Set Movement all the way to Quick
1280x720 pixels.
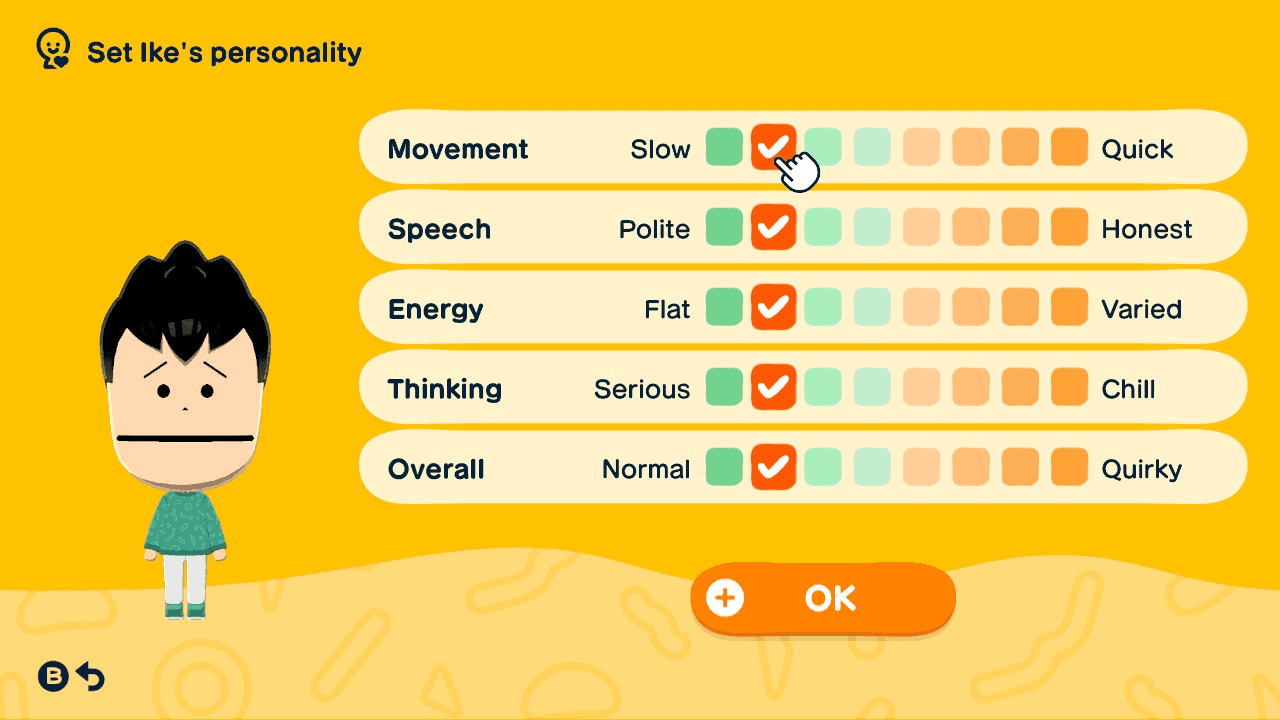(1068, 147)
